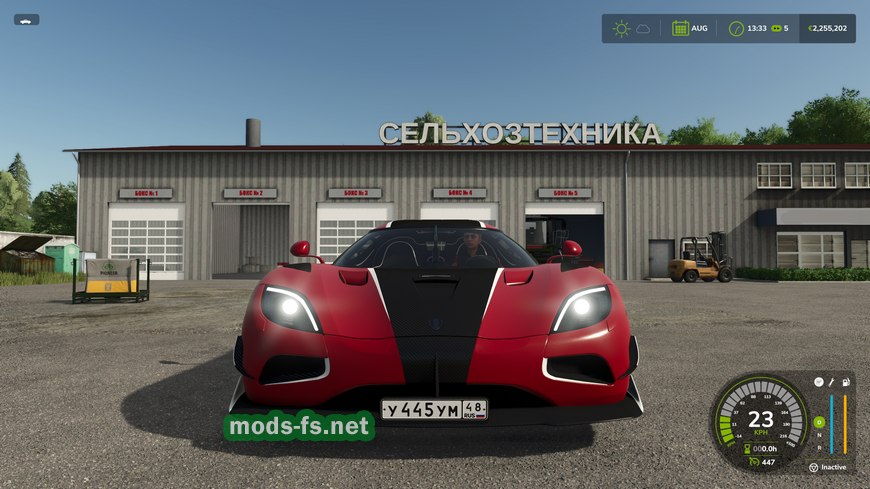Switch to the N neutral gear indicator
Image resolution: width=870 pixels, height=489 pixels.
[818, 435]
